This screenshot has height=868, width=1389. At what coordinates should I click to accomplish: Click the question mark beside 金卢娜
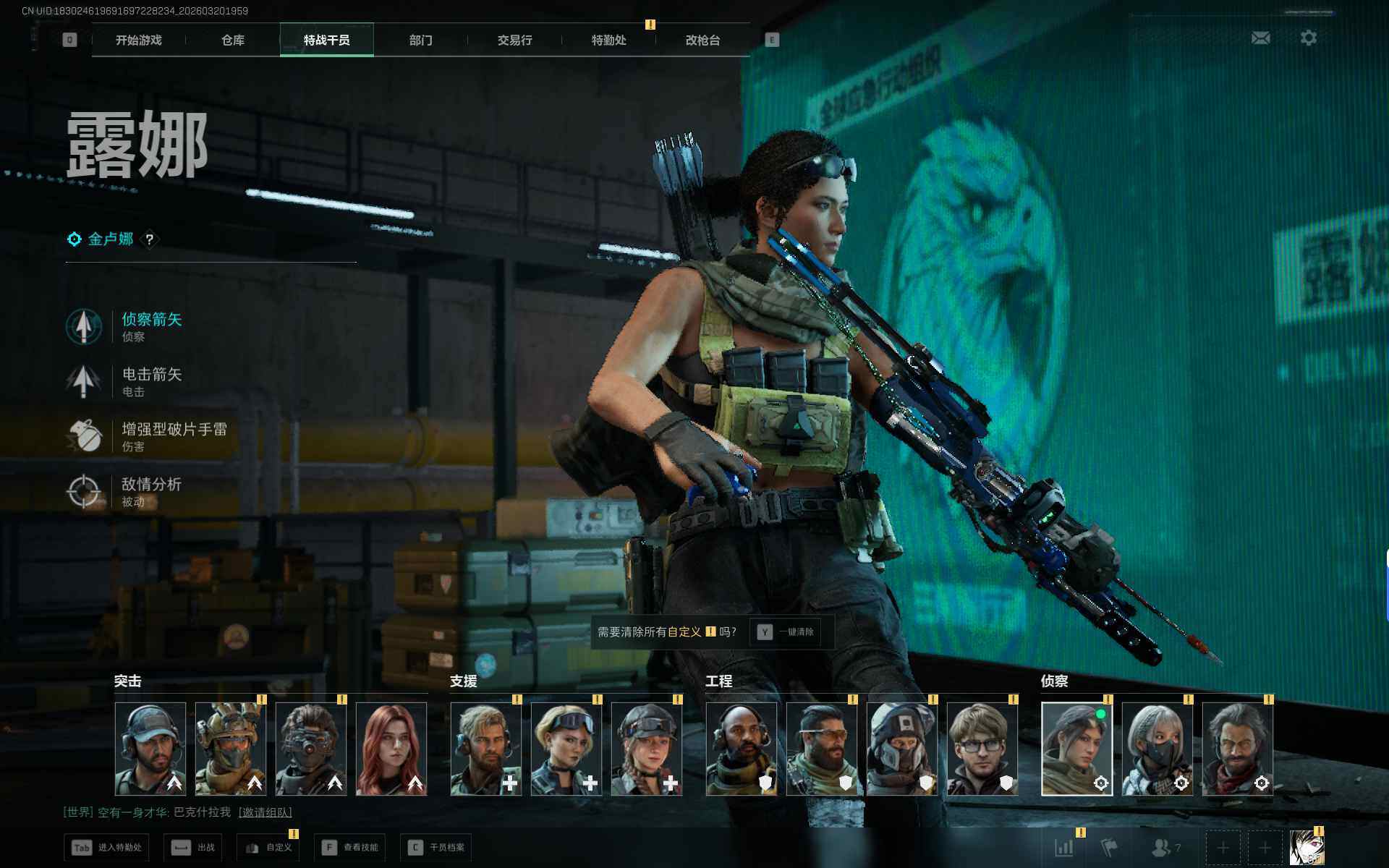pos(150,239)
